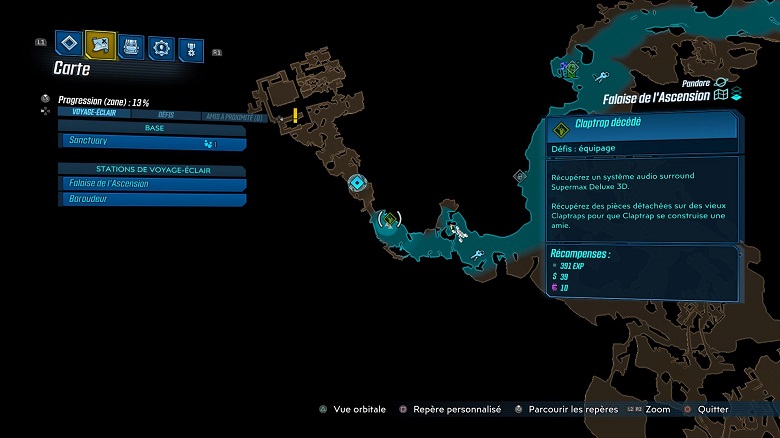Select the yellow exclamation mission marker on map
This screenshot has width=780, height=438.
click(295, 114)
